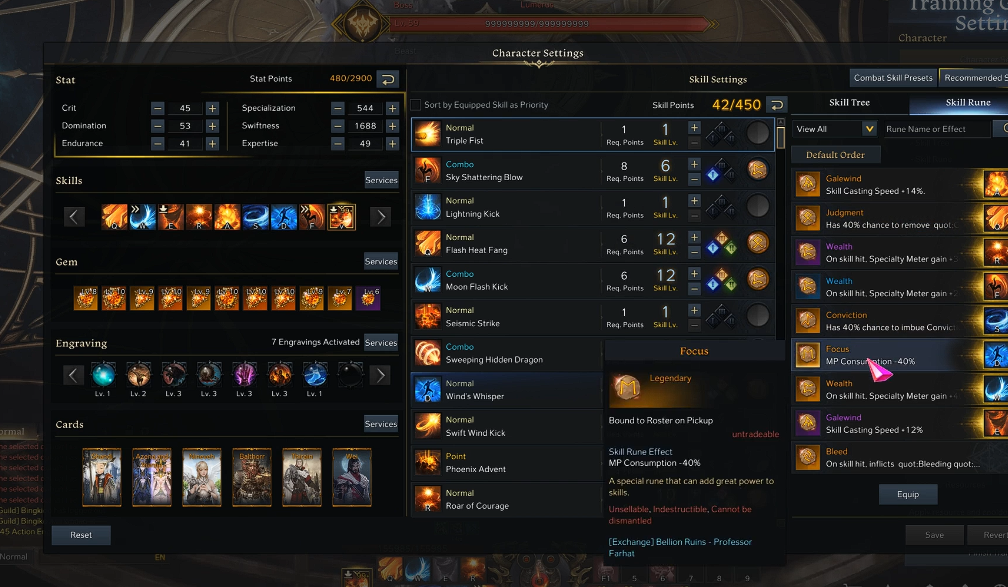Select the Wind's Whisper skill row
This screenshot has height=587, width=1008.
(505, 390)
